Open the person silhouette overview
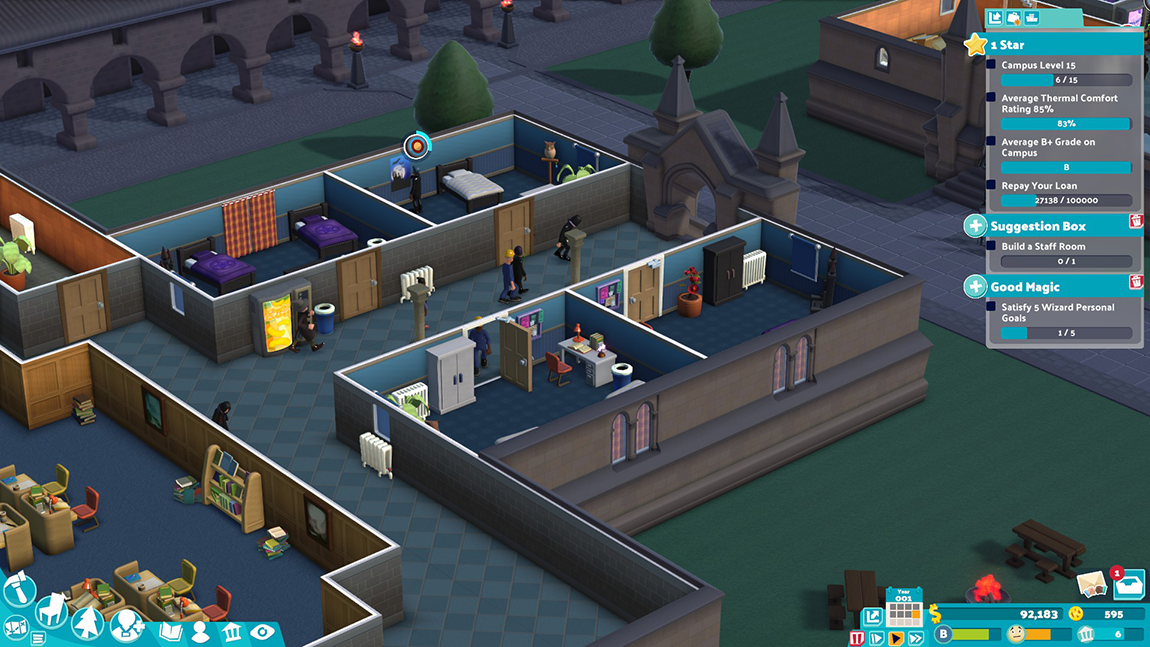Viewport: 1150px width, 647px height. 201,632
